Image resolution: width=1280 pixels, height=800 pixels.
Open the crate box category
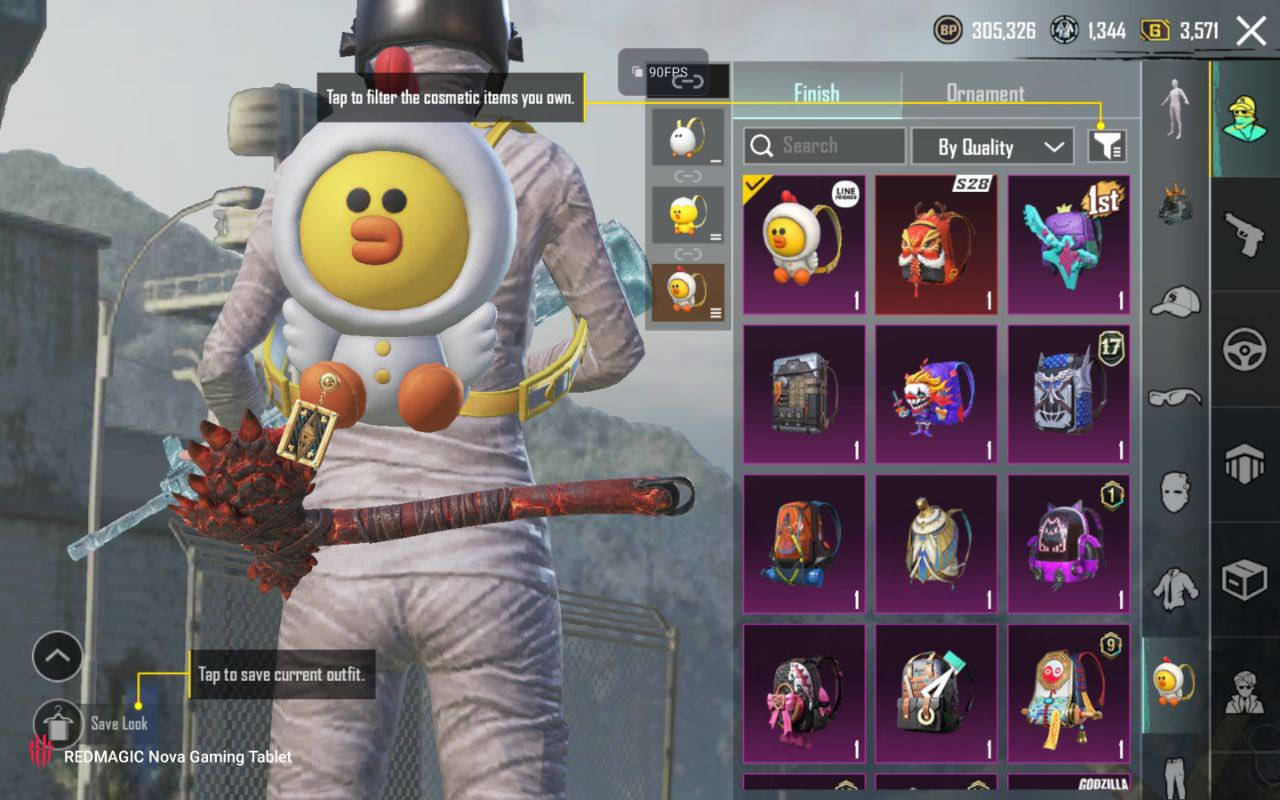1245,580
